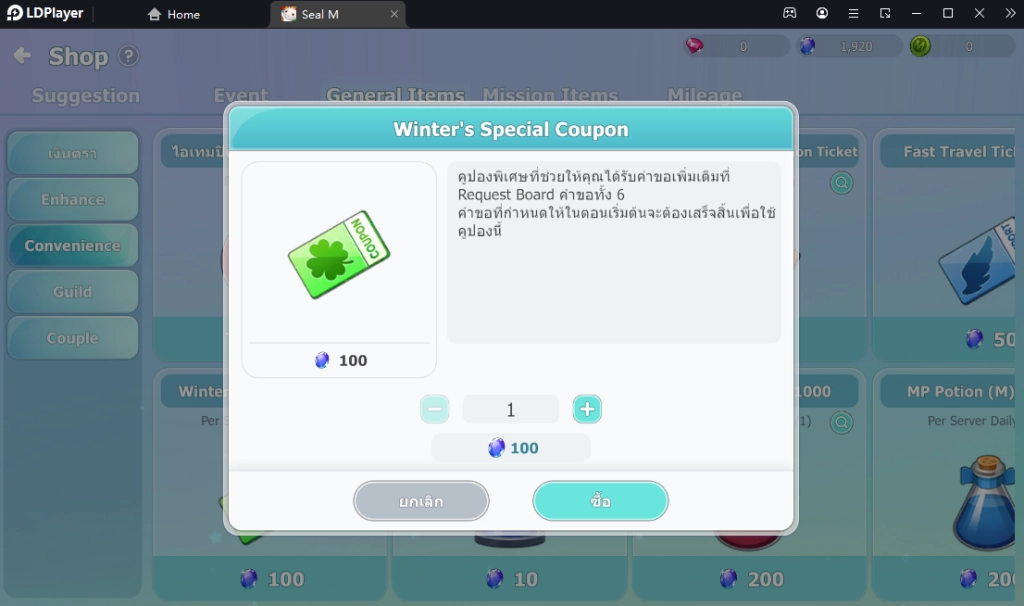Image resolution: width=1024 pixels, height=606 pixels.
Task: Confirm purchase with the ซื้อ button
Action: [x=600, y=501]
